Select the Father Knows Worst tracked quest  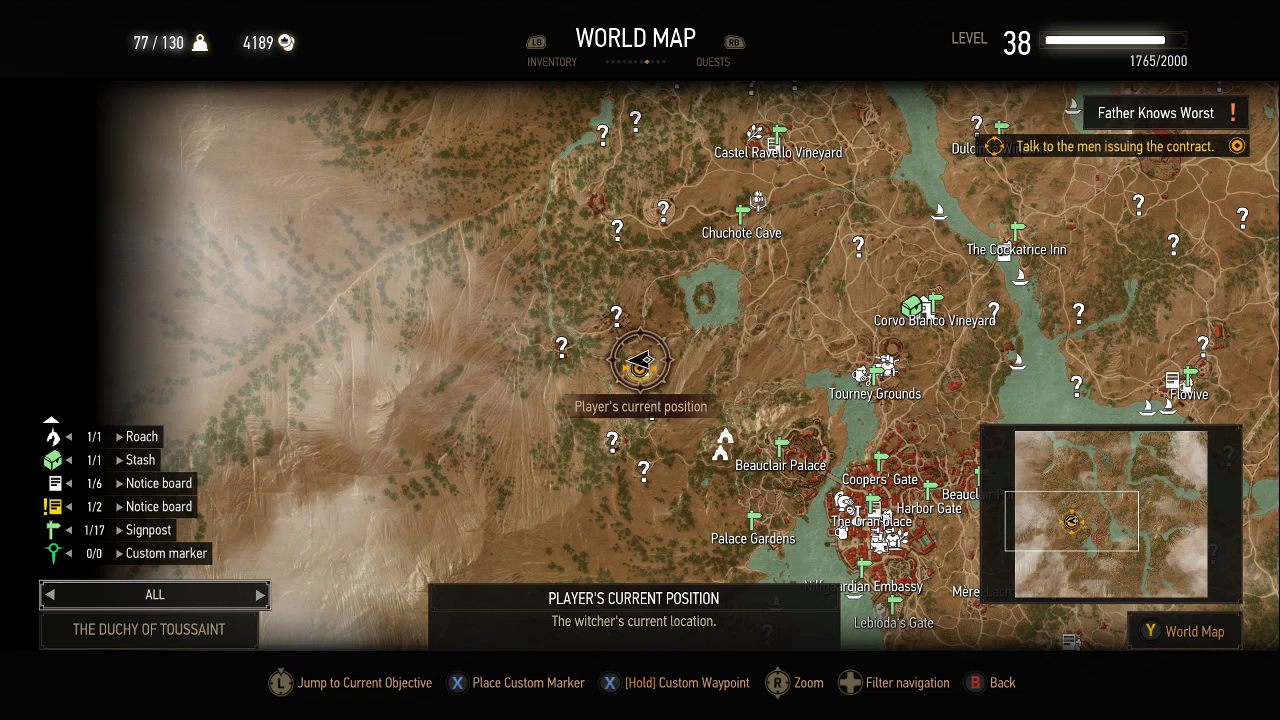[1156, 113]
